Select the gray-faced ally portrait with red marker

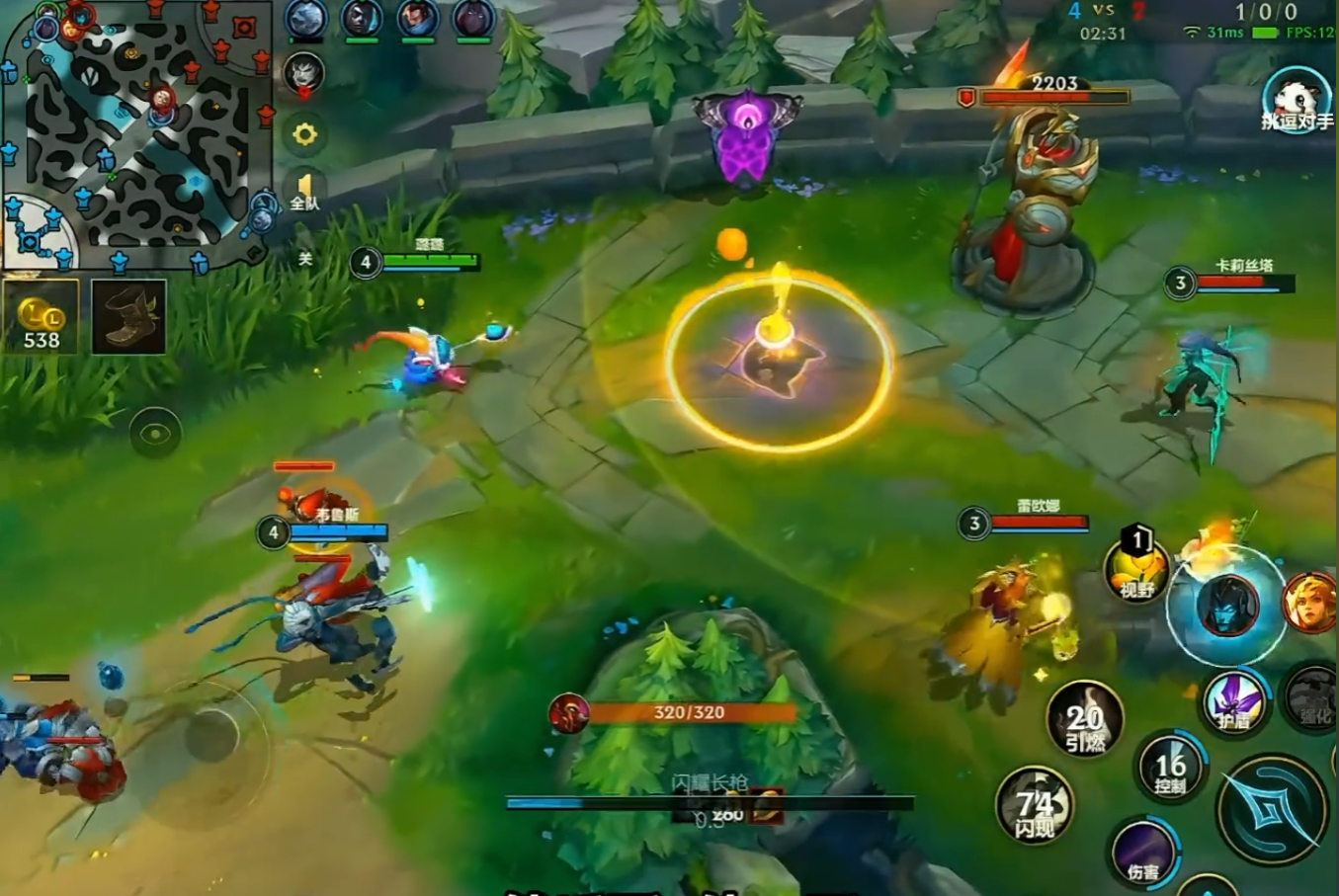(x=304, y=75)
